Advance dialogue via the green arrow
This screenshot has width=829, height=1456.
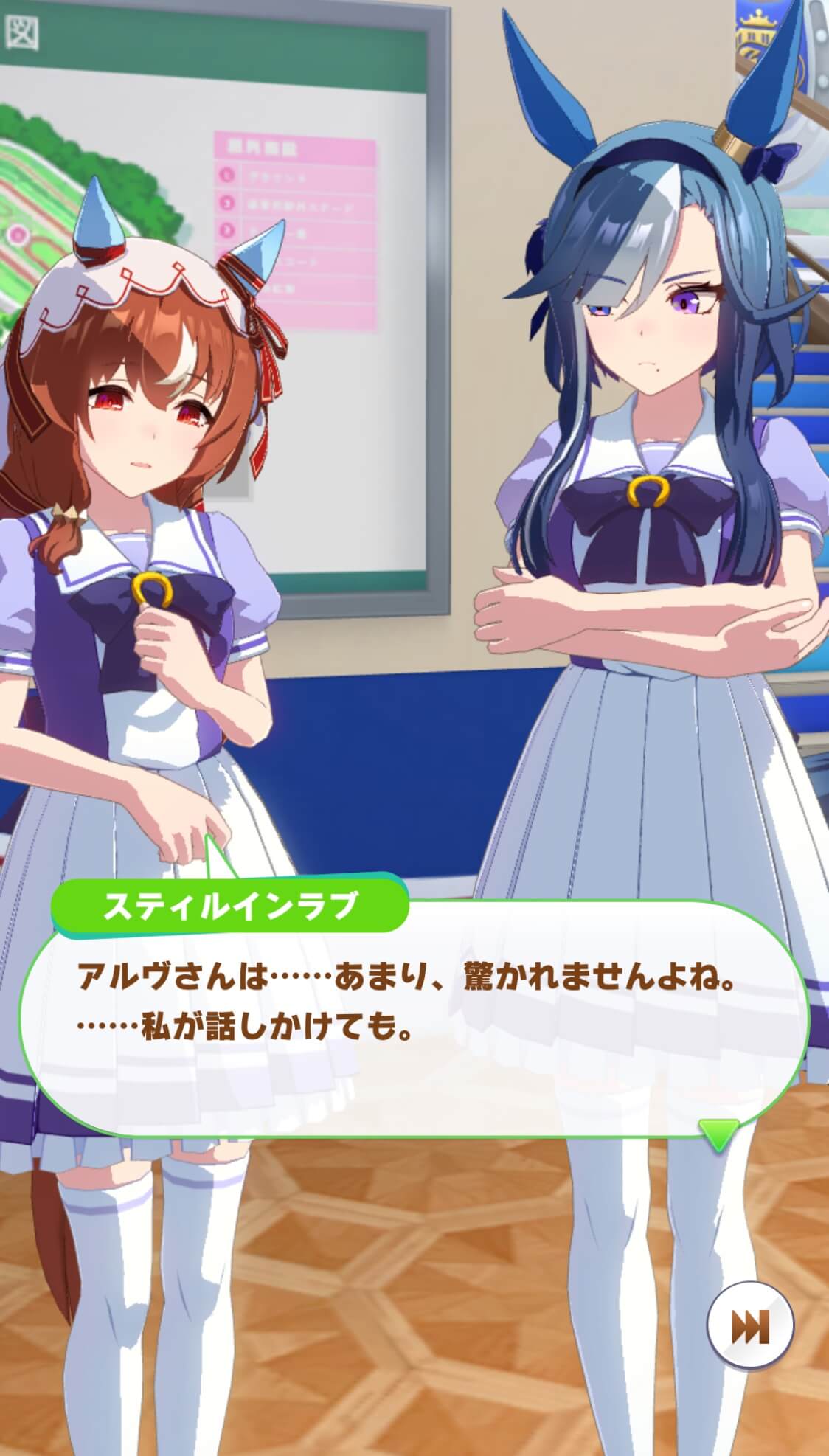coord(718,1134)
